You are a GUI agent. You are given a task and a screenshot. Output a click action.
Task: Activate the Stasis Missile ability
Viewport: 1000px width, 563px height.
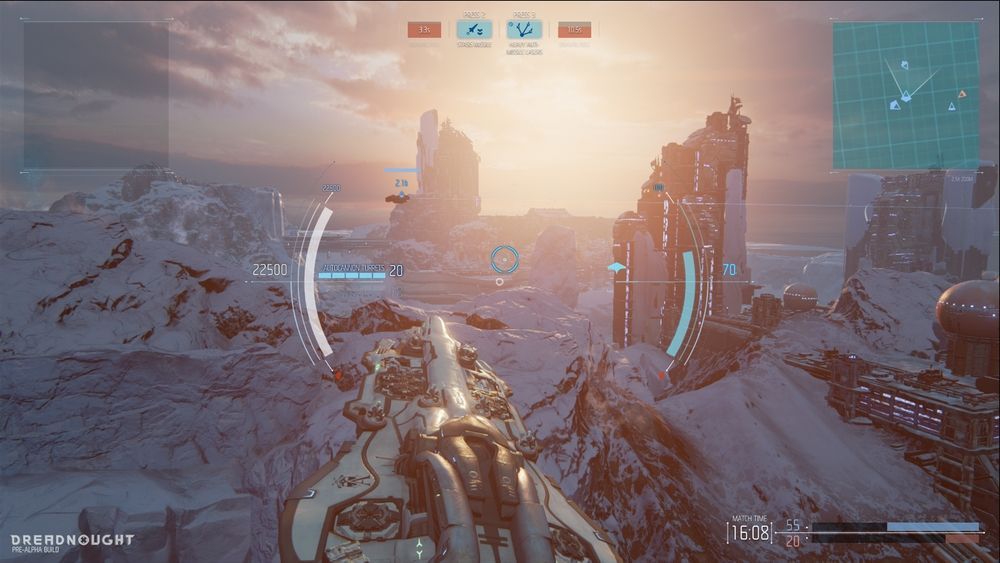(474, 30)
